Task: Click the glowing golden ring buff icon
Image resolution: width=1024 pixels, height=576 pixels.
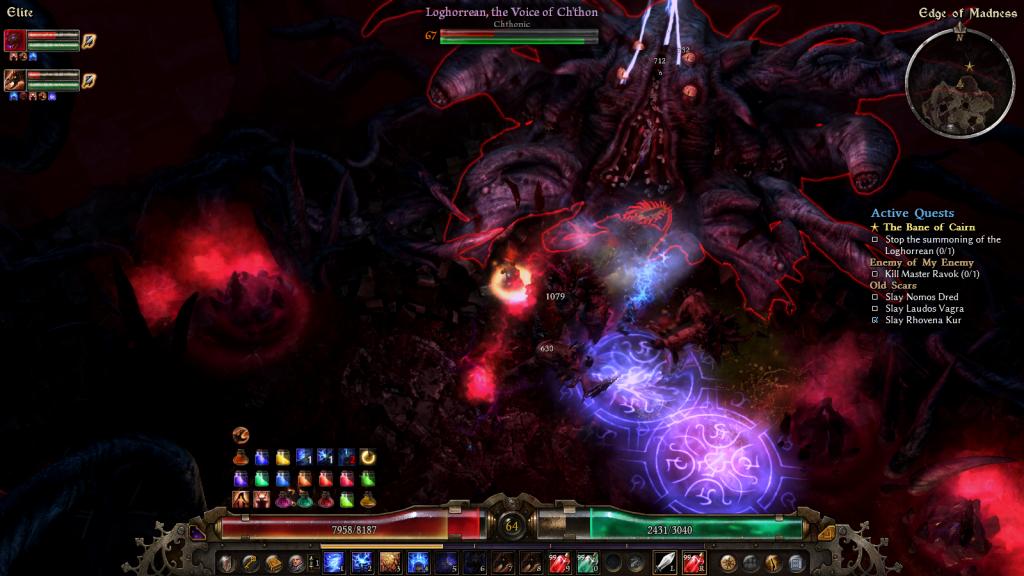Action: pyautogui.click(x=368, y=456)
